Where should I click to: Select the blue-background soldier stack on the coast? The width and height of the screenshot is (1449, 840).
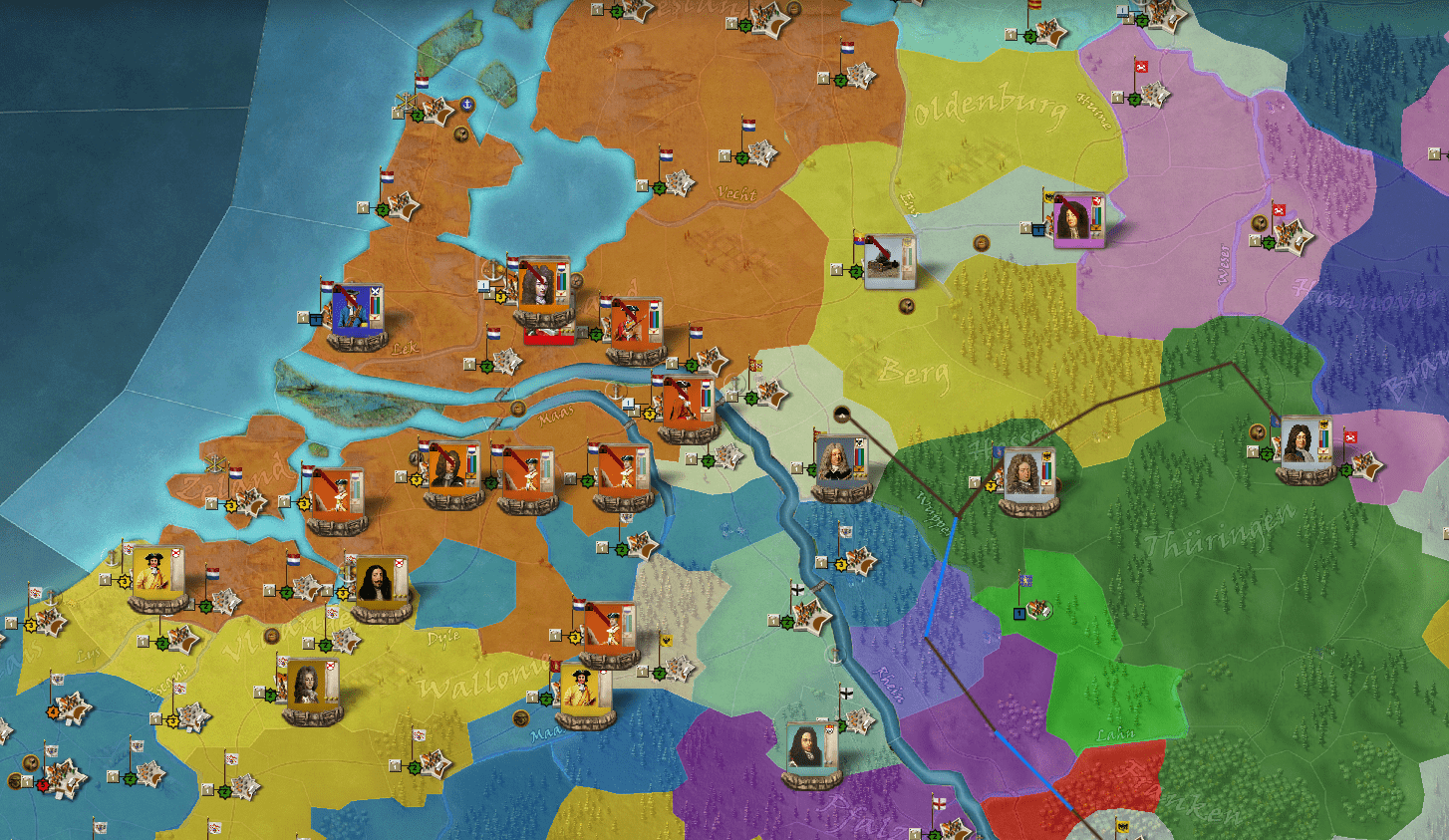click(356, 311)
